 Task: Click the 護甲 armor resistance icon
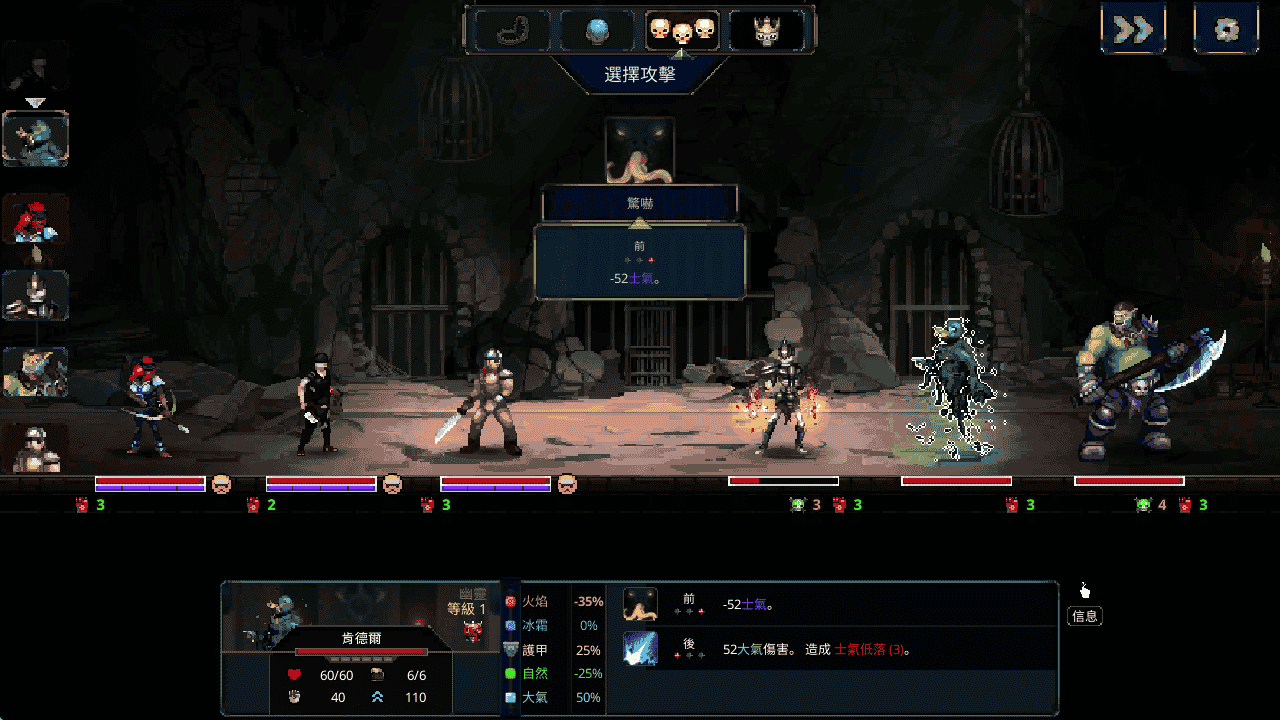(x=513, y=647)
